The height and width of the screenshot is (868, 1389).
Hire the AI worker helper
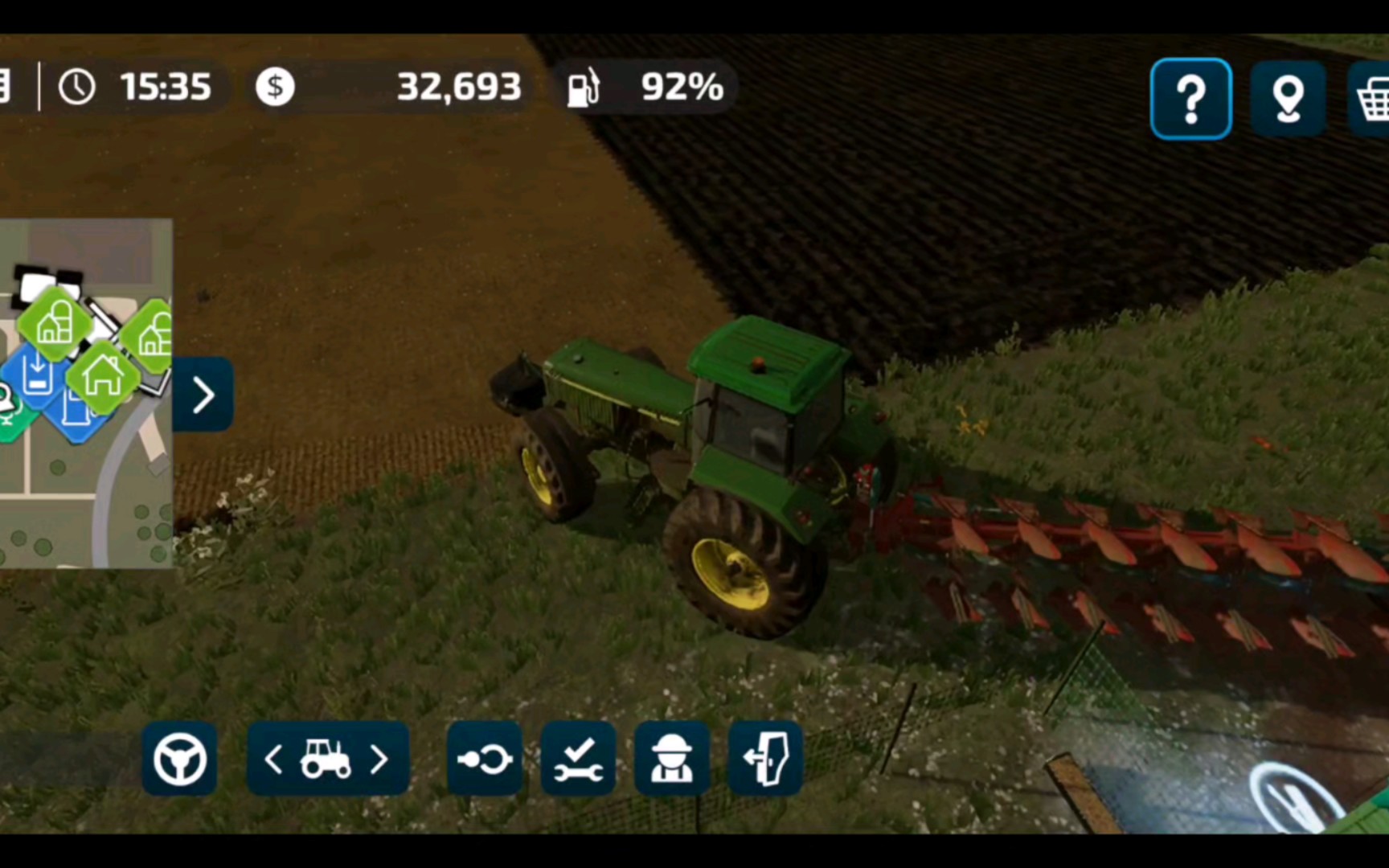[x=672, y=759]
